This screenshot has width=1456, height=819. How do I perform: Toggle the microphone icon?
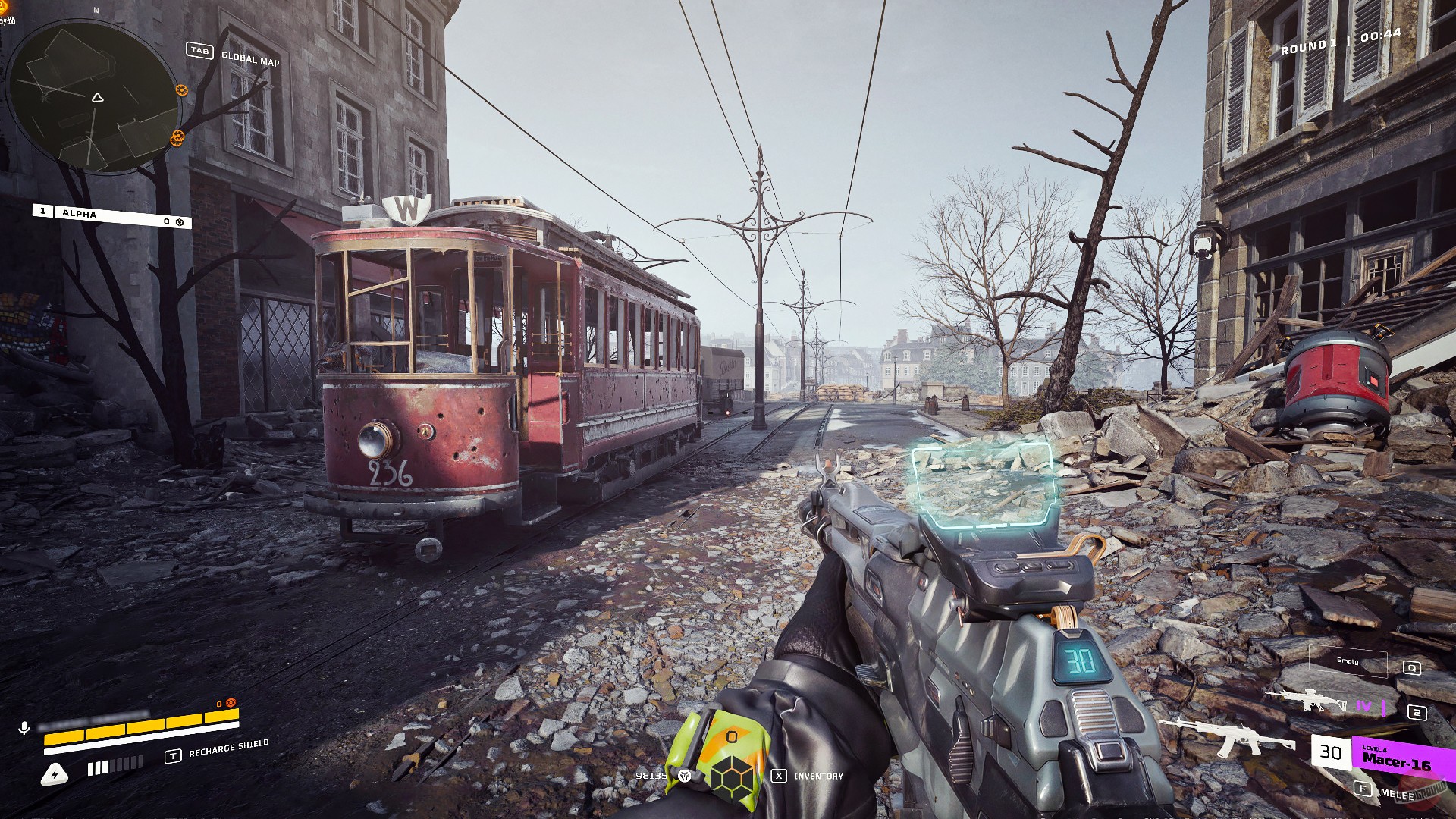[24, 728]
